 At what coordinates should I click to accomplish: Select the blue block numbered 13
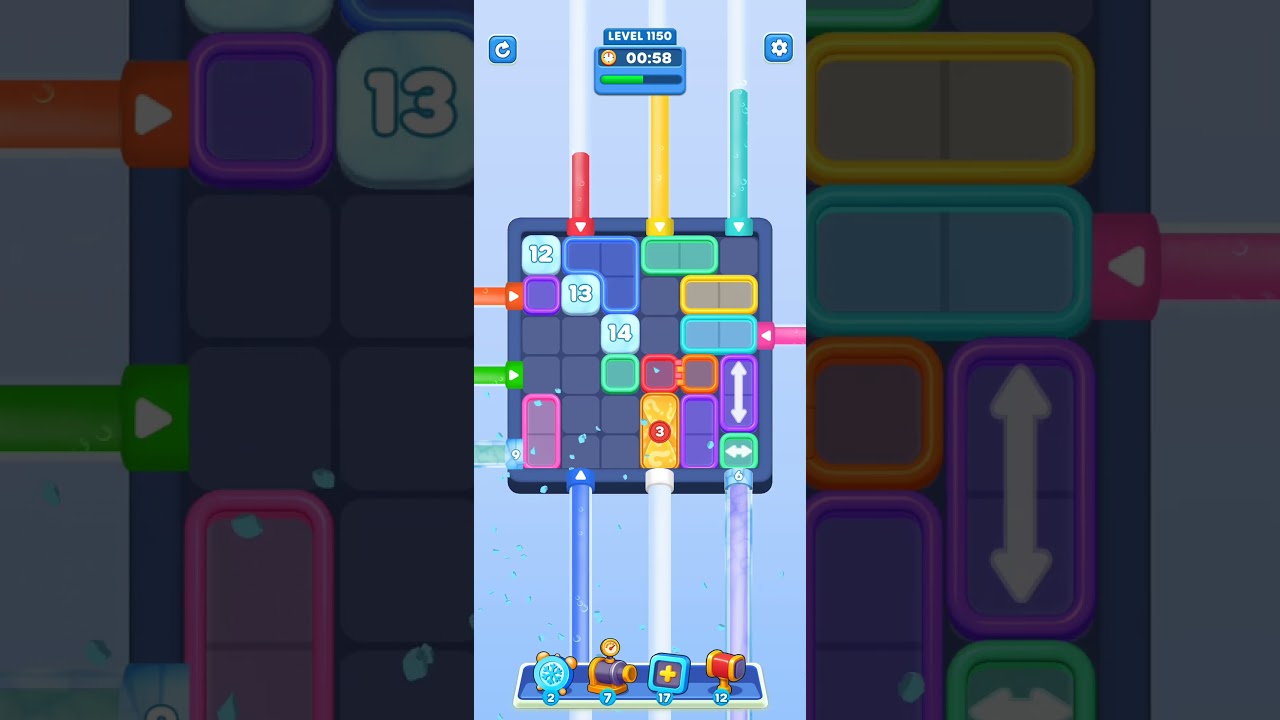580,293
